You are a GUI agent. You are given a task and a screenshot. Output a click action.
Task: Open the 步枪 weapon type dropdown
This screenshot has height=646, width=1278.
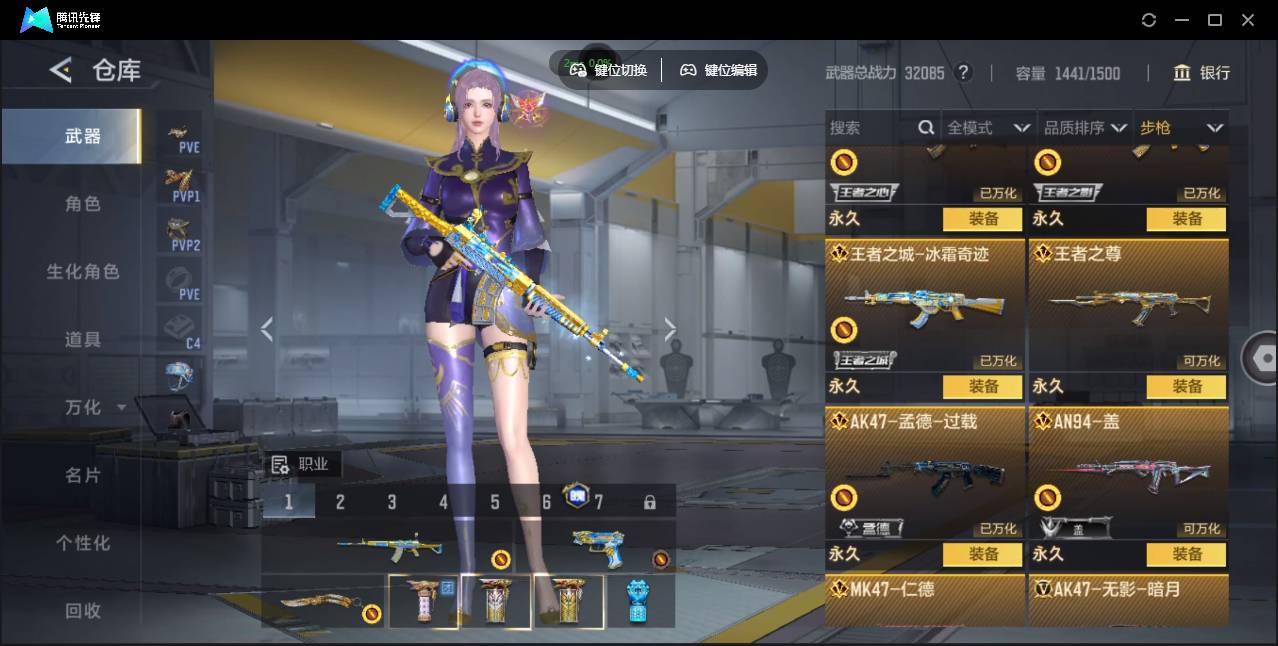1180,128
